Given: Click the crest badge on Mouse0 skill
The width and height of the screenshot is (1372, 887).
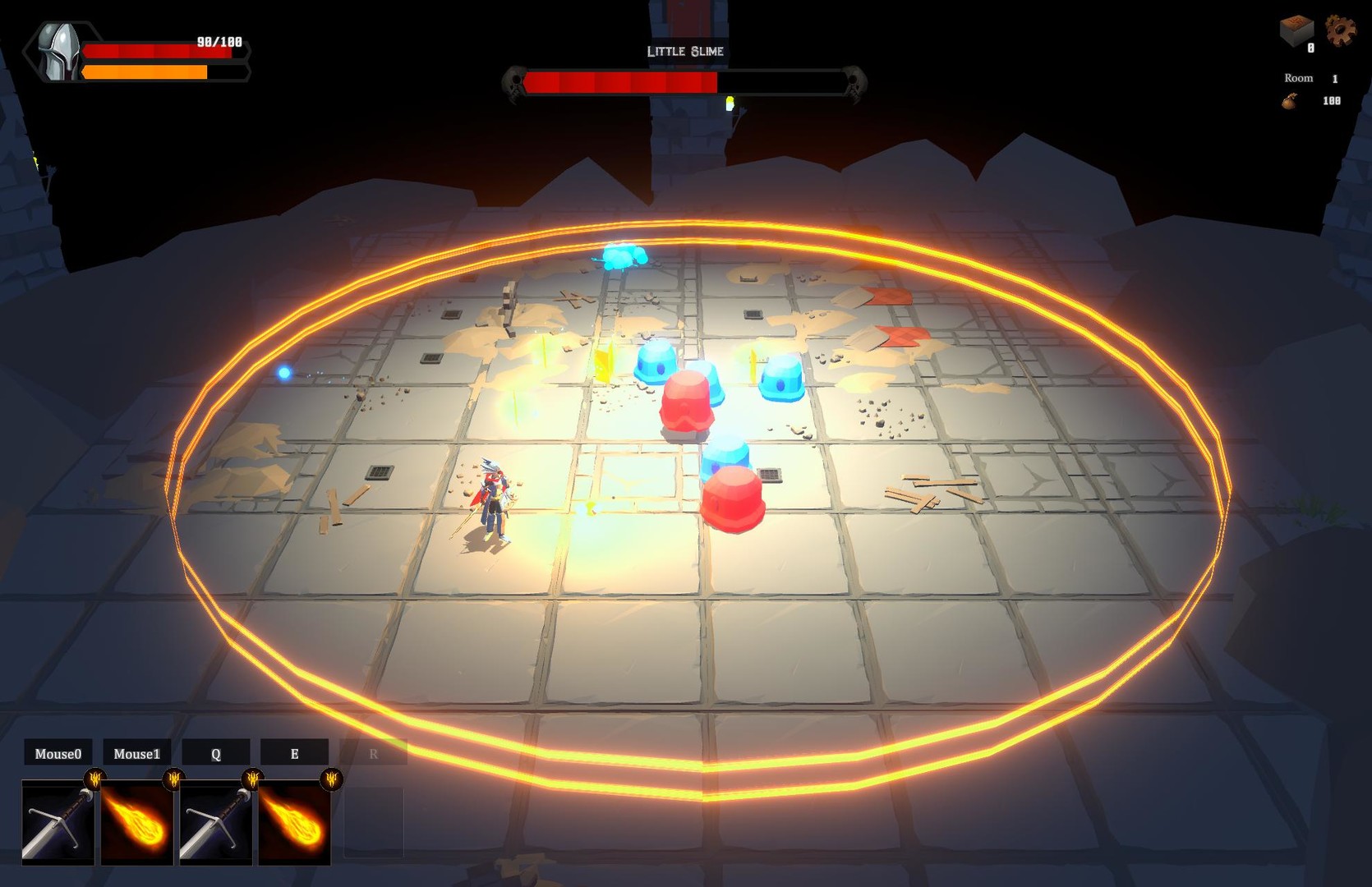Looking at the screenshot, I should coord(94,779).
